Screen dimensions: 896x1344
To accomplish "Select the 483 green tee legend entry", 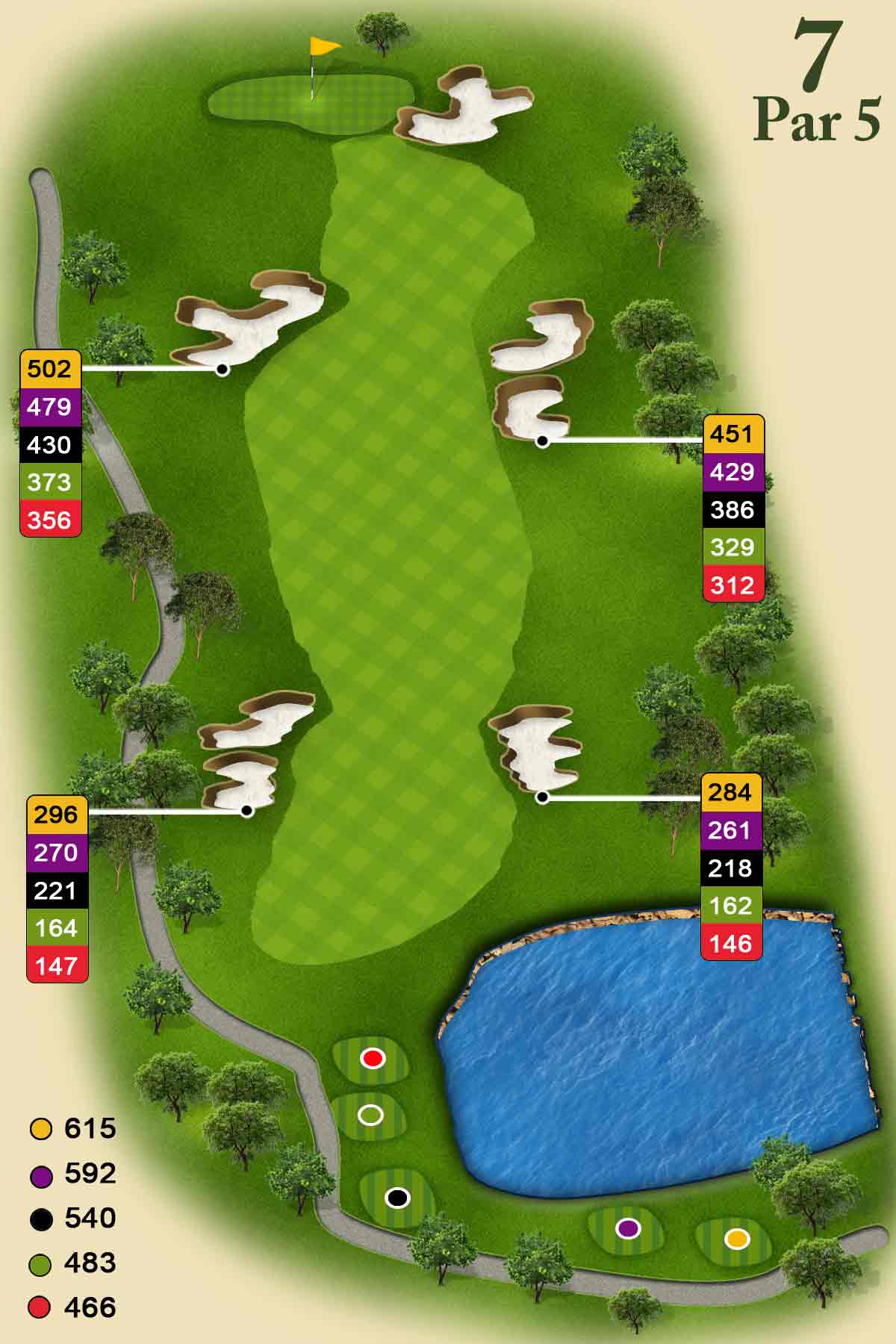I will [72, 1263].
